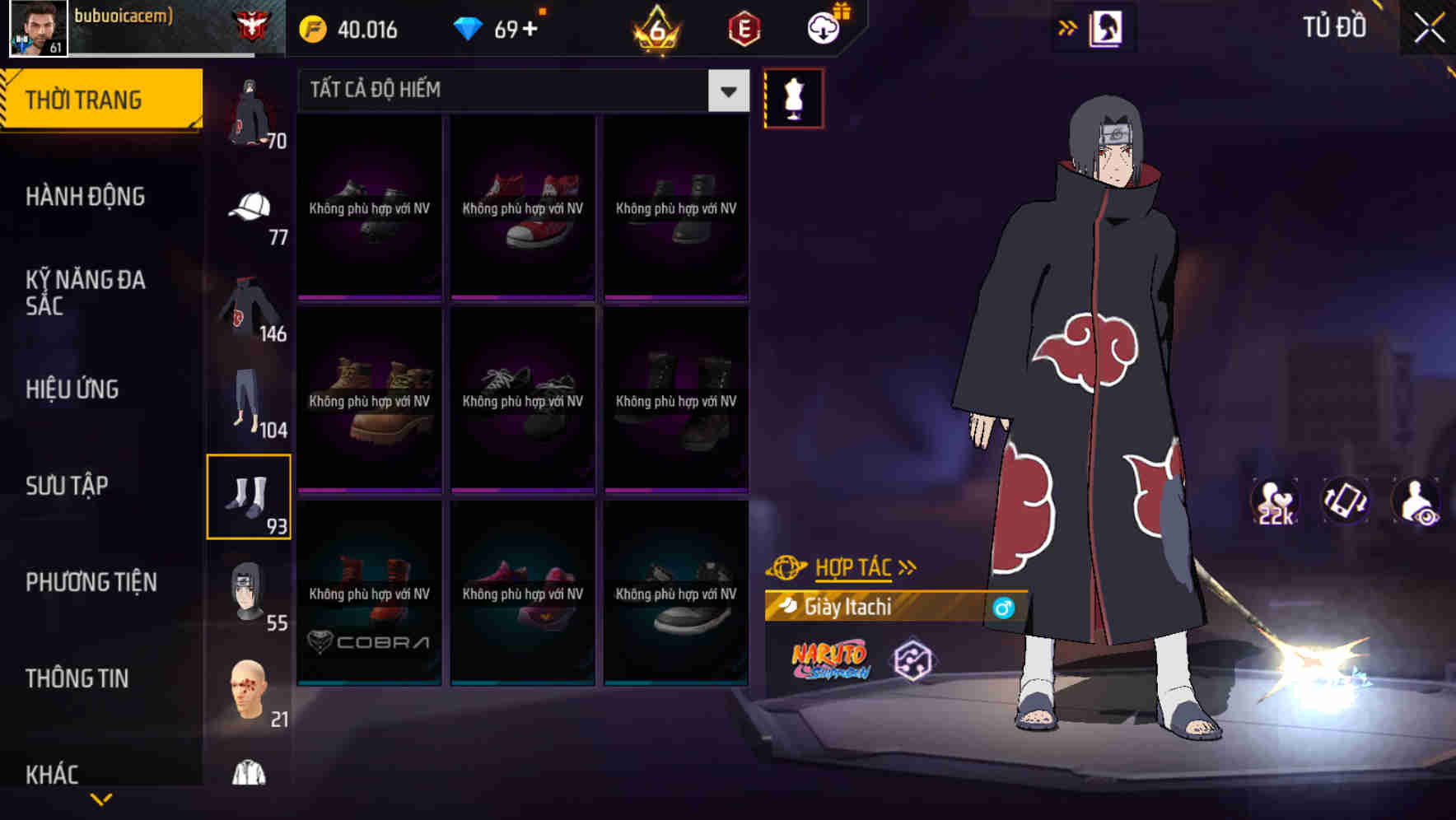Click the red E badge icon
1456x820 pixels.
click(742, 27)
